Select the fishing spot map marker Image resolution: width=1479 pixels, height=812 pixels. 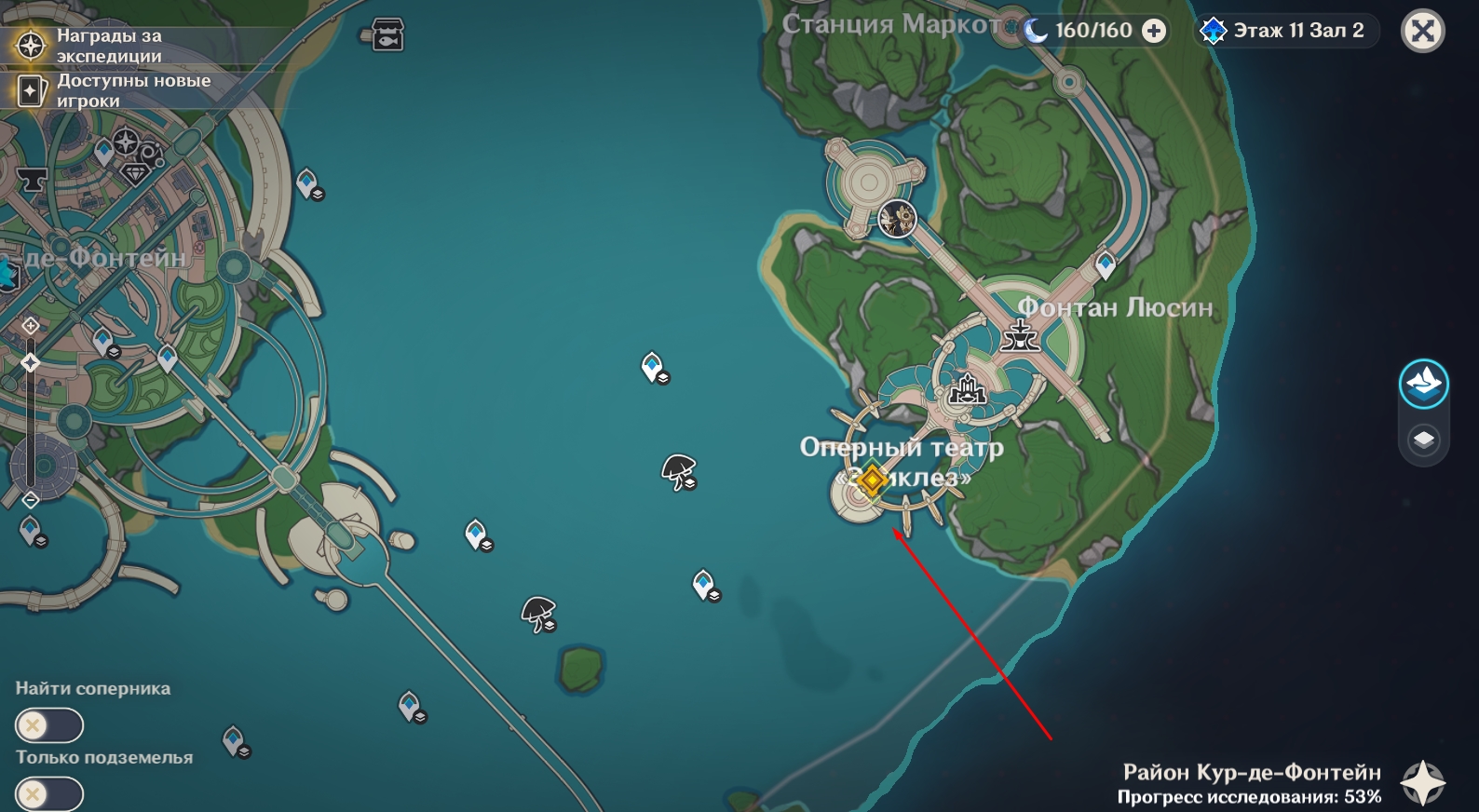pyautogui.click(x=387, y=34)
